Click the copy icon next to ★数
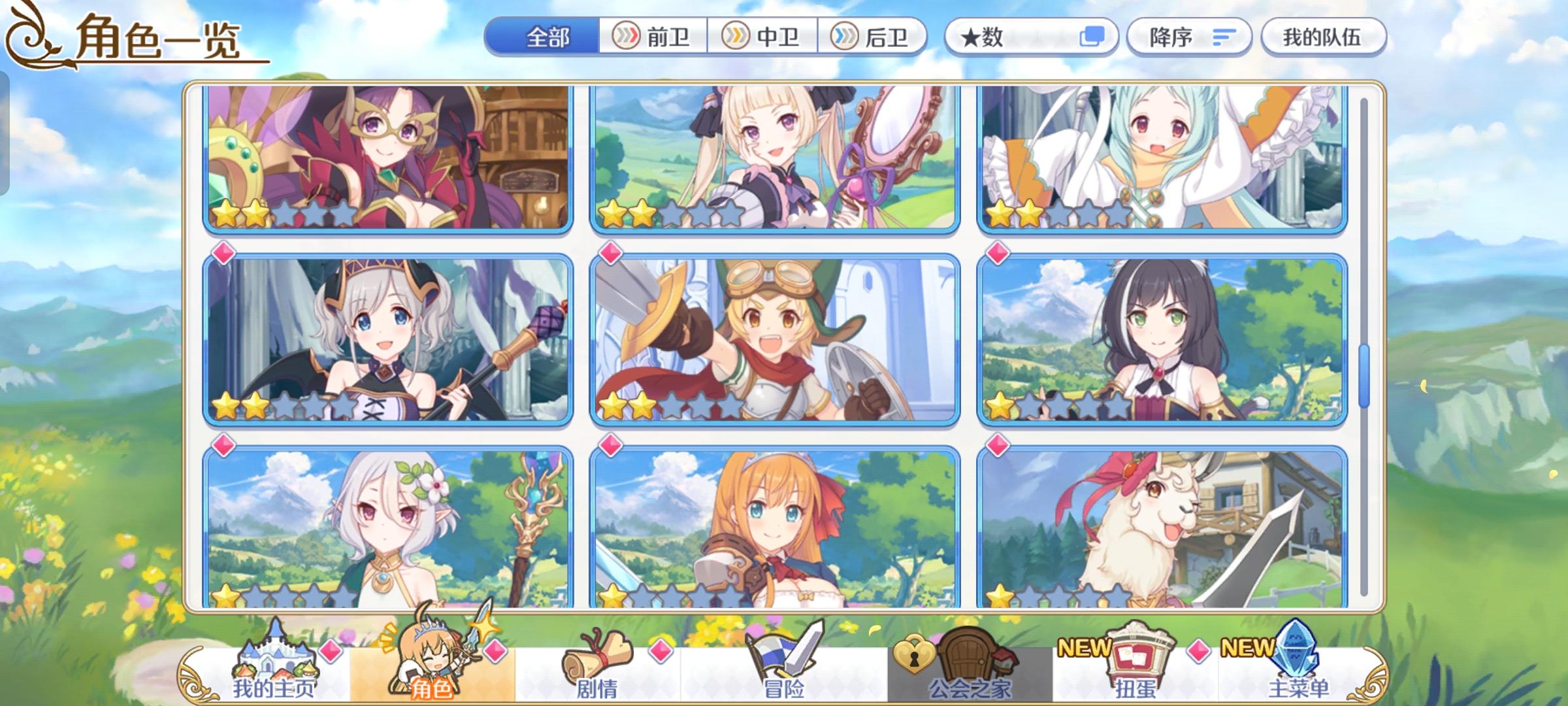The width and height of the screenshot is (1568, 706). pyautogui.click(x=1093, y=37)
